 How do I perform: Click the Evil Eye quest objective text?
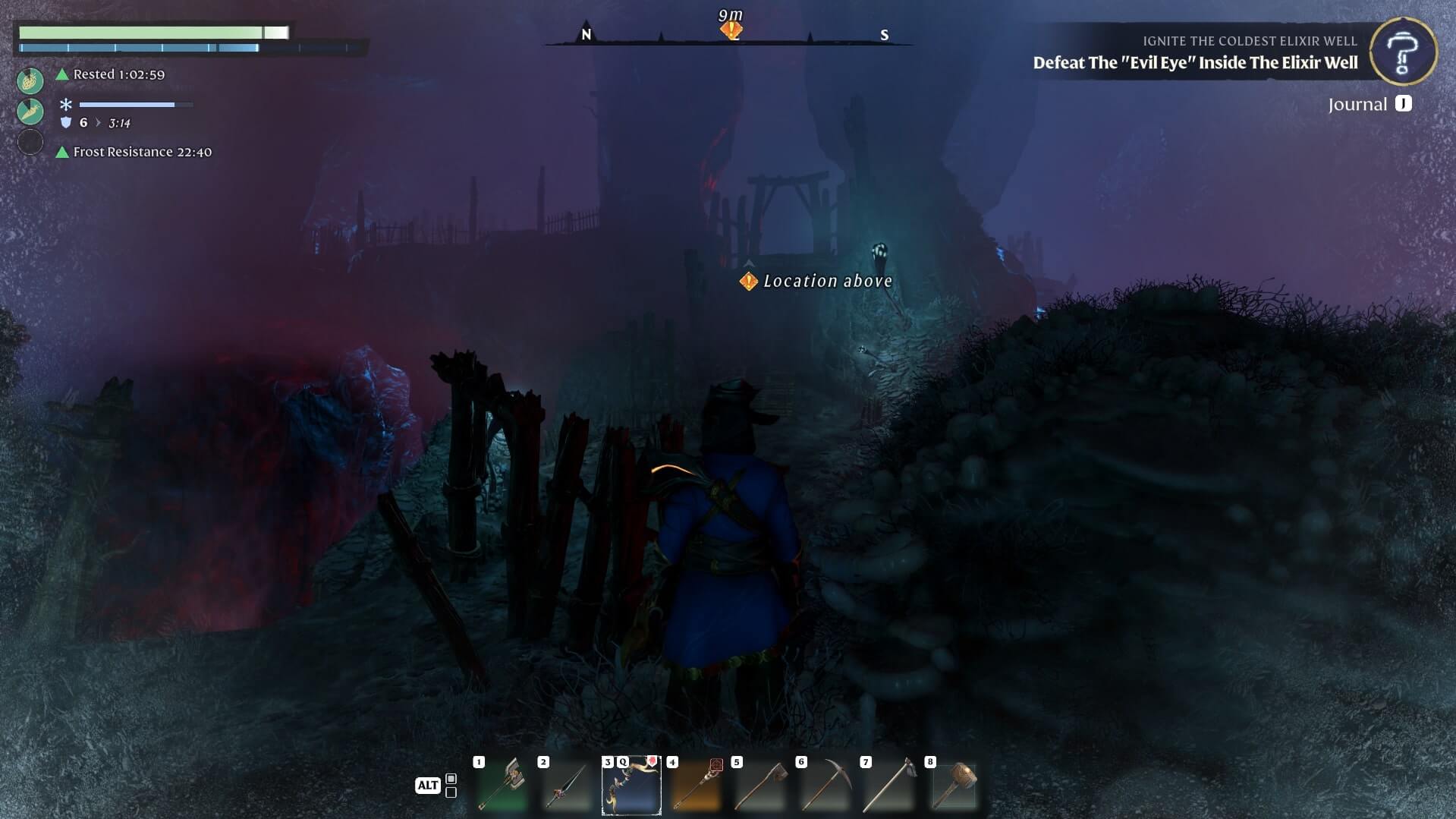1195,63
